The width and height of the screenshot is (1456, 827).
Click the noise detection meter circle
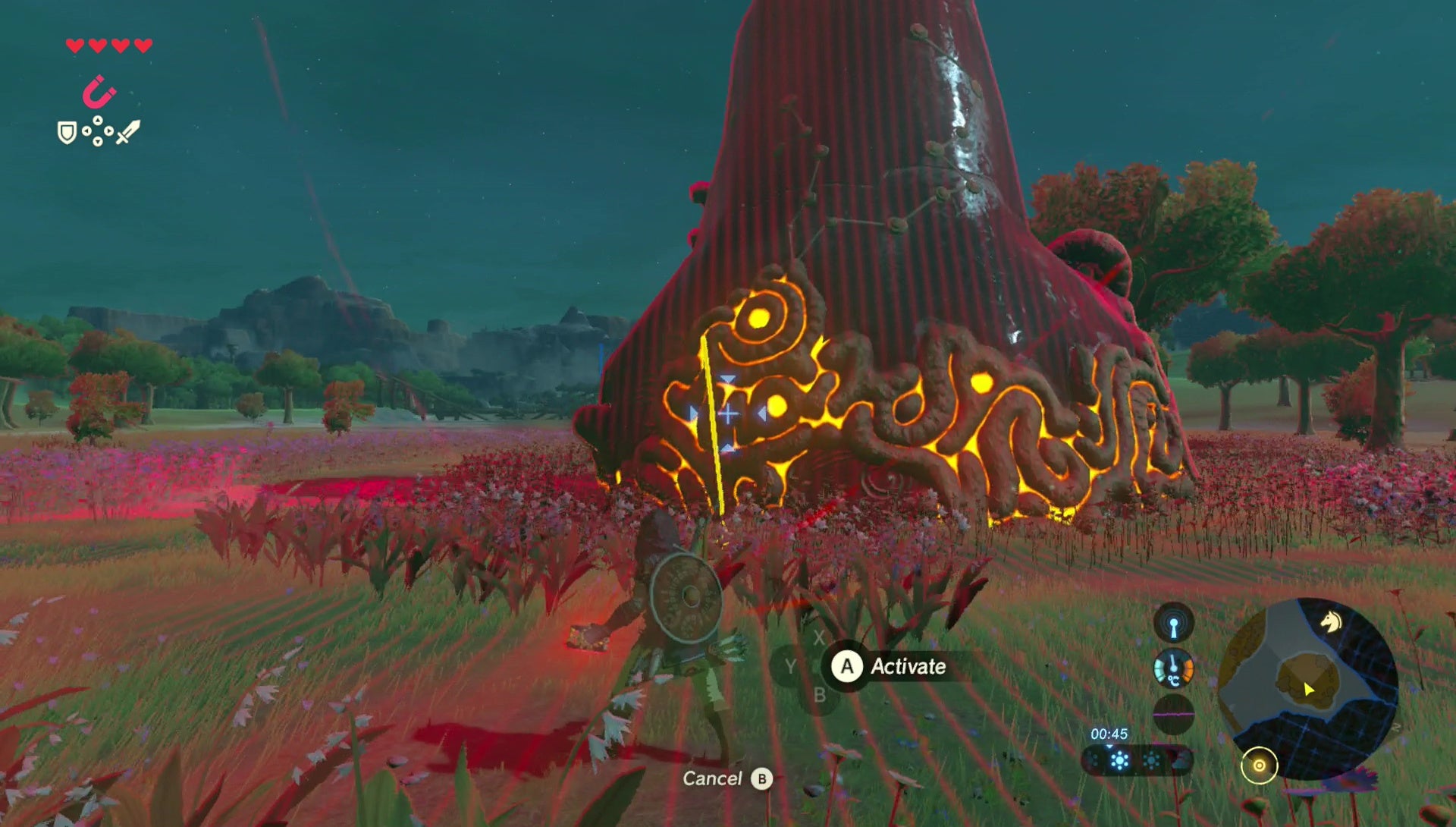click(x=1174, y=715)
